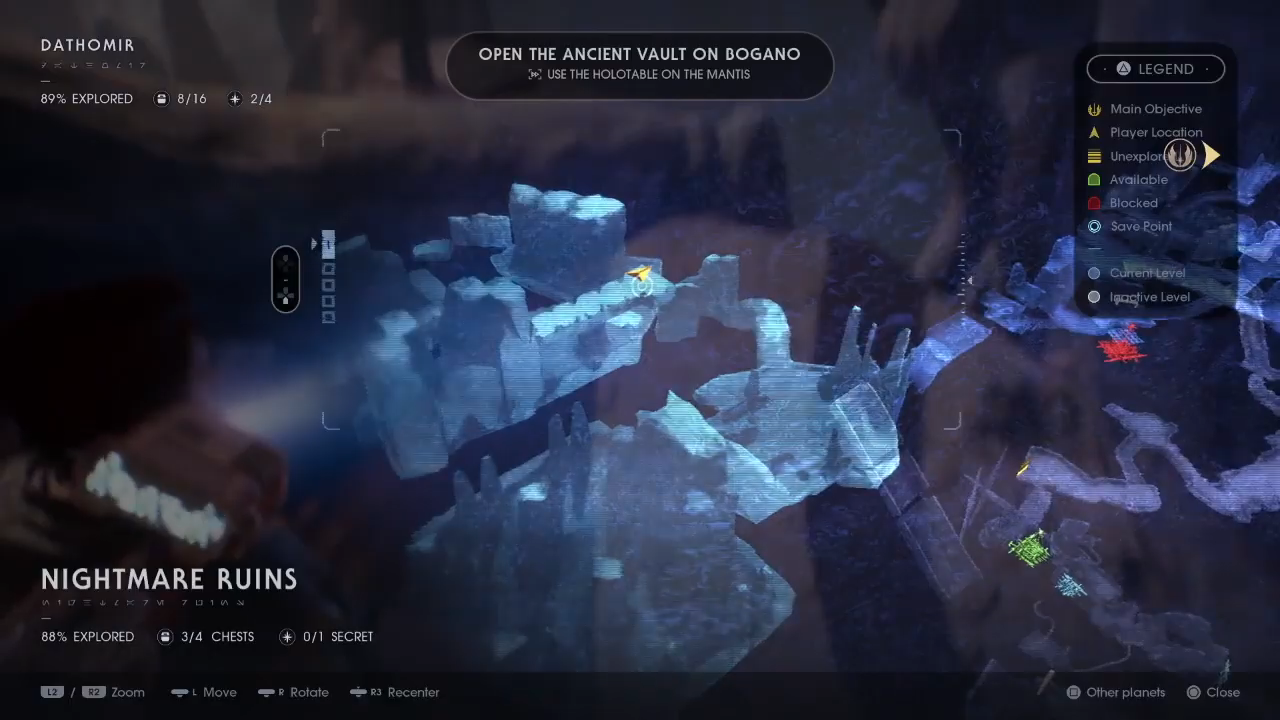Click the Player Location arrow icon
The width and height of the screenshot is (1280, 720).
click(x=1094, y=132)
